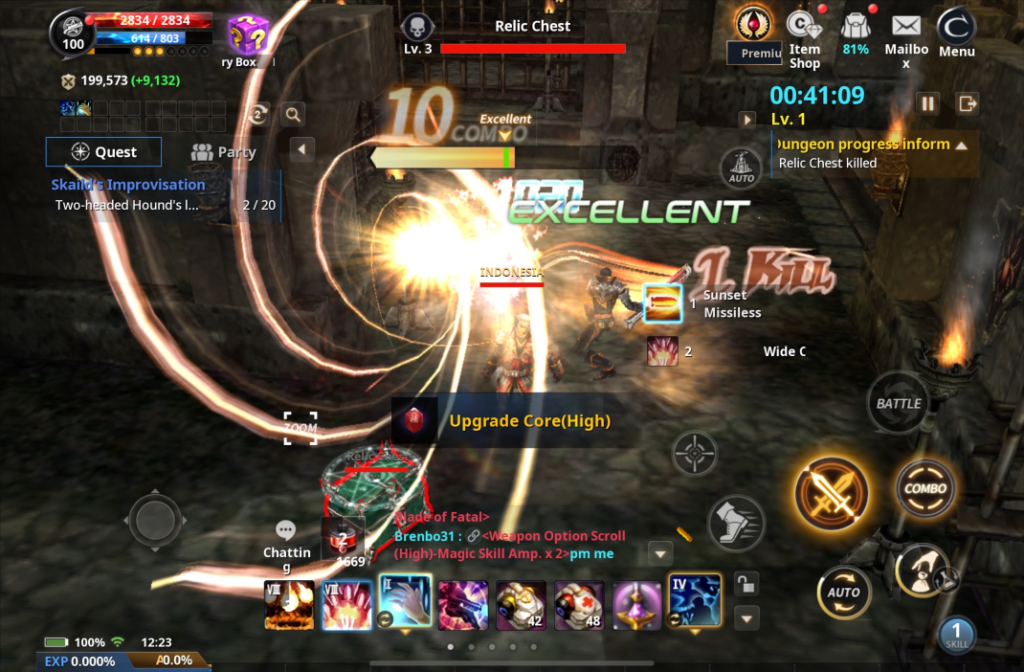Image resolution: width=1024 pixels, height=672 pixels.
Task: Toggle the skill bar lock icon
Action: point(743,582)
